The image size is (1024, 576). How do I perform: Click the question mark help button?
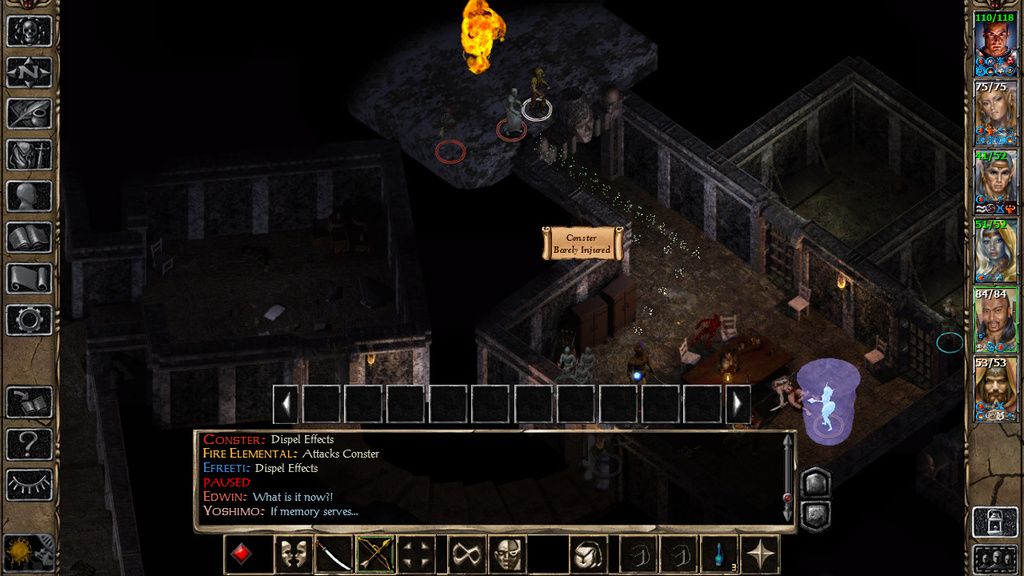click(29, 443)
